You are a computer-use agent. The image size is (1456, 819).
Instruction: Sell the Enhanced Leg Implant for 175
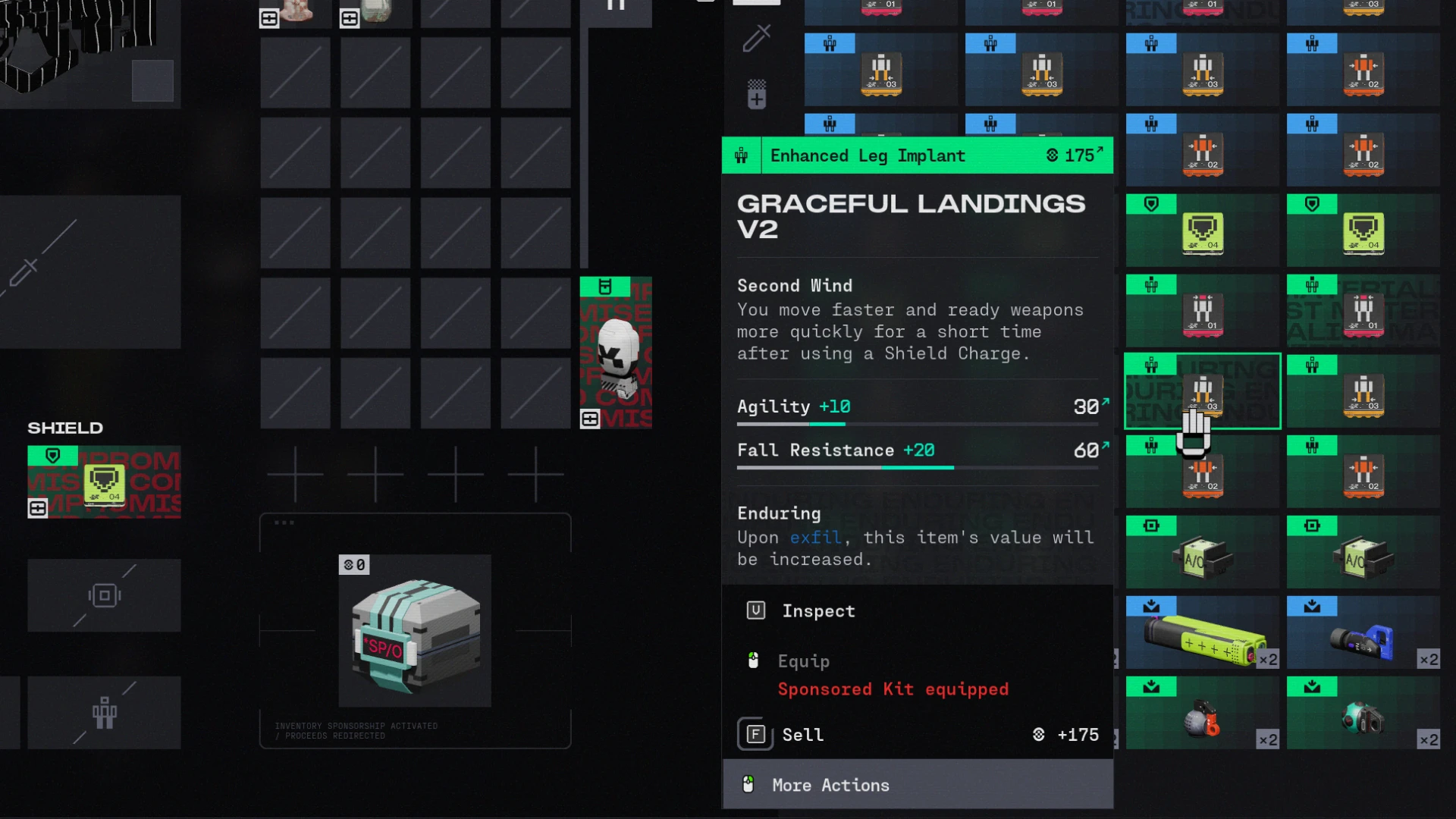[802, 734]
